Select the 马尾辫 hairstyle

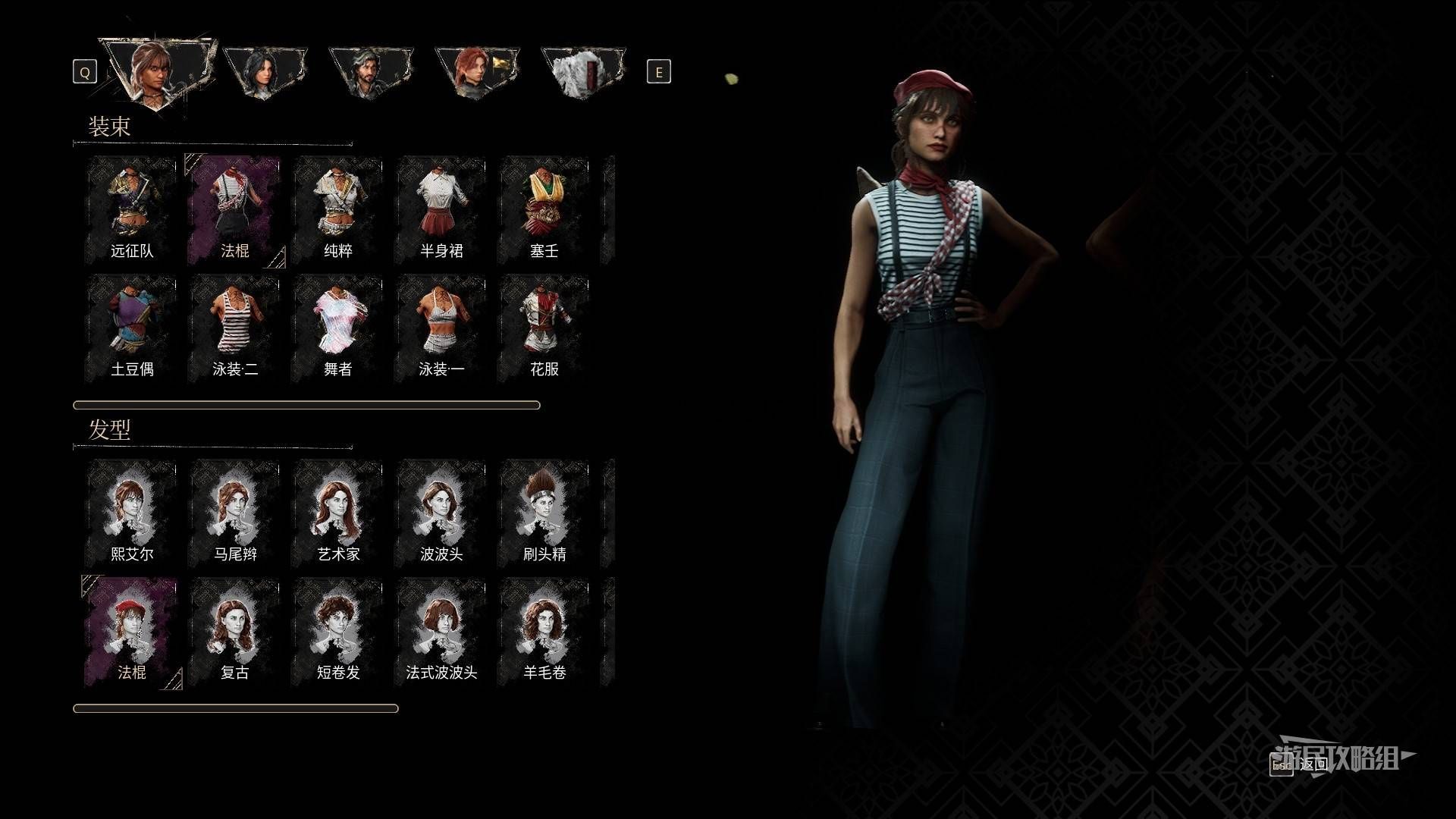[x=235, y=513]
